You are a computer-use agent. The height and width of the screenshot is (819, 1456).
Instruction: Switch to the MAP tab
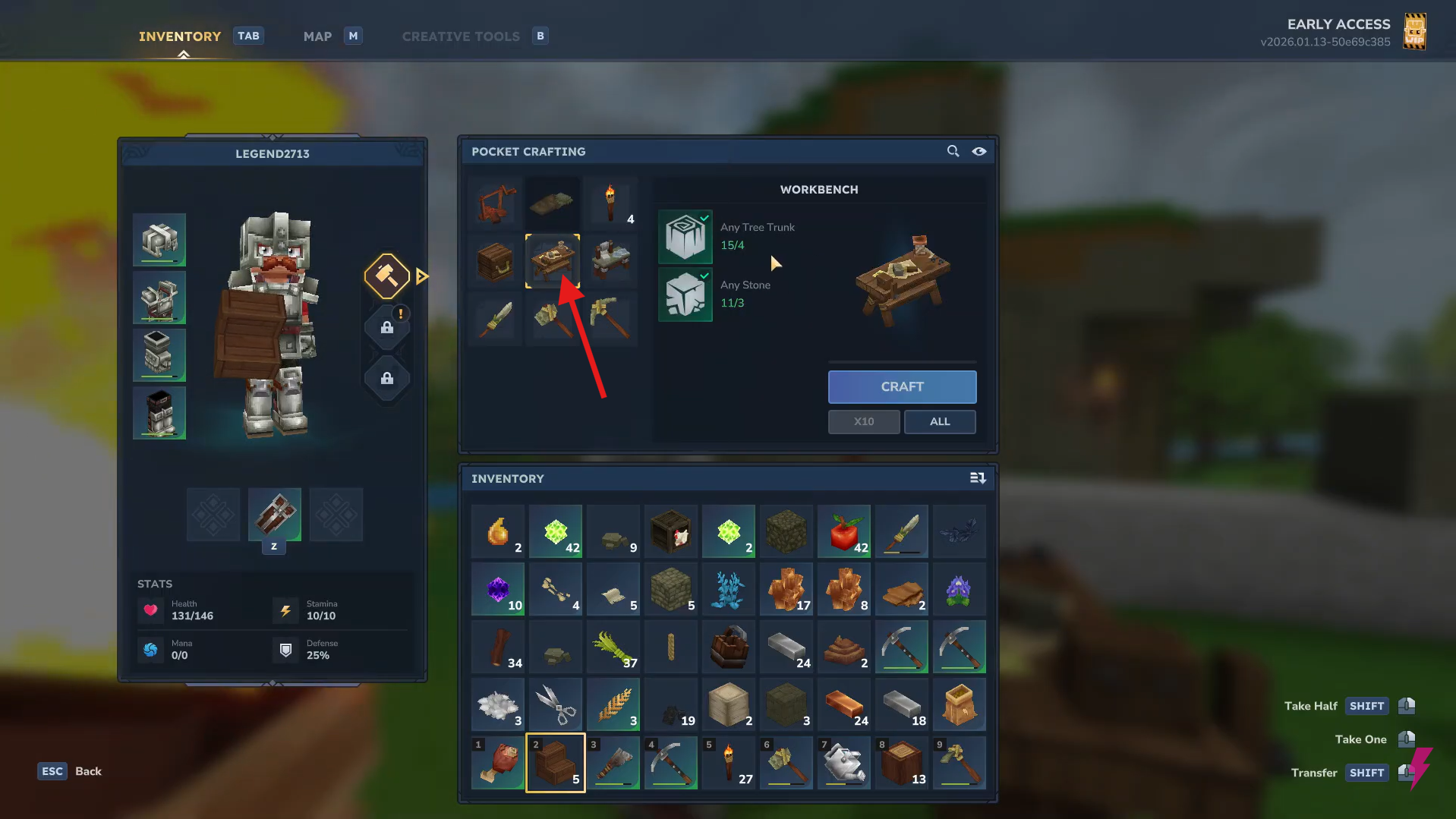[317, 36]
